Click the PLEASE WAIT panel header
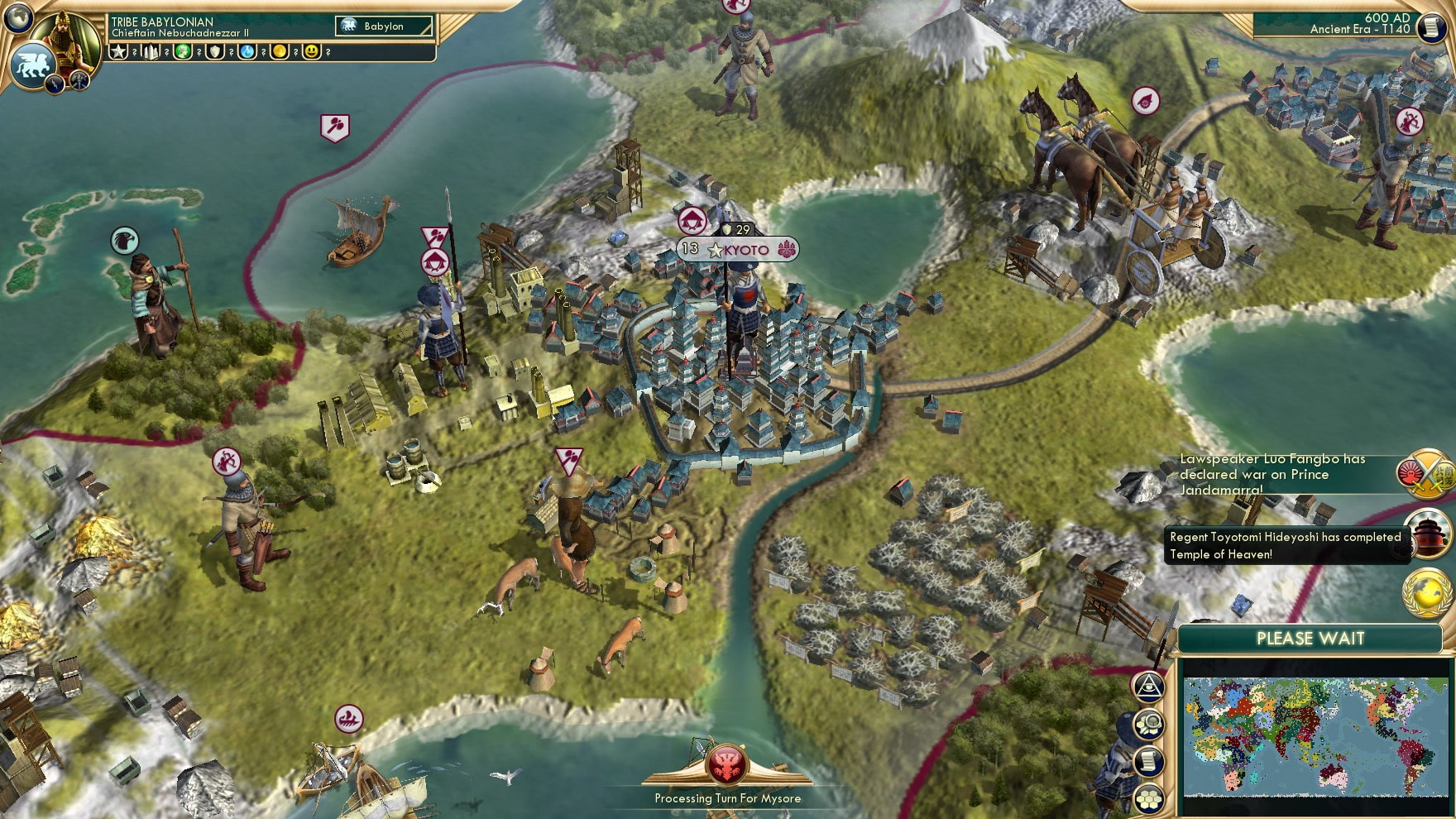This screenshot has width=1456, height=819. (x=1310, y=639)
